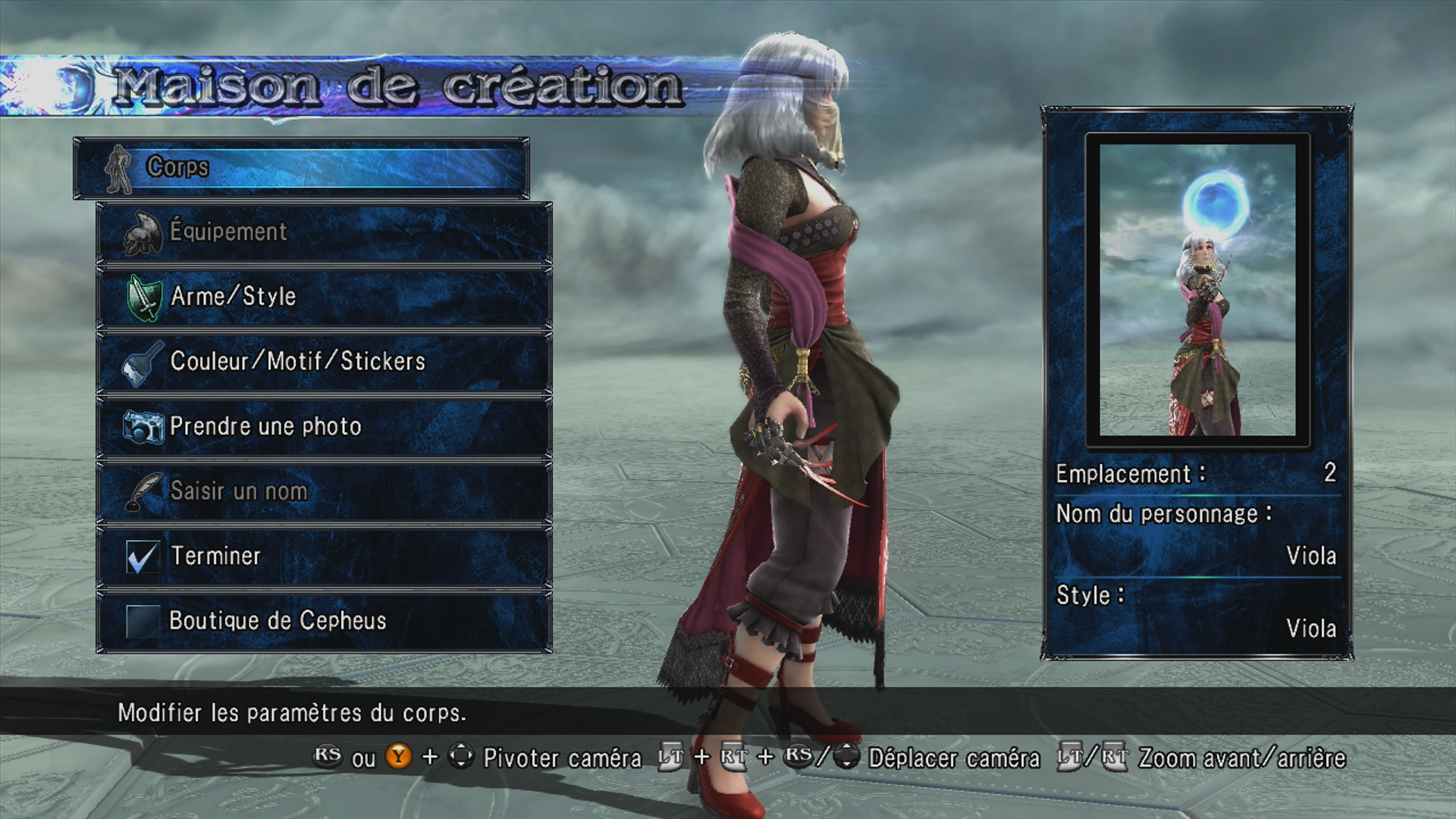The height and width of the screenshot is (819, 1456).
Task: Open the Corps body settings
Action: point(301,168)
